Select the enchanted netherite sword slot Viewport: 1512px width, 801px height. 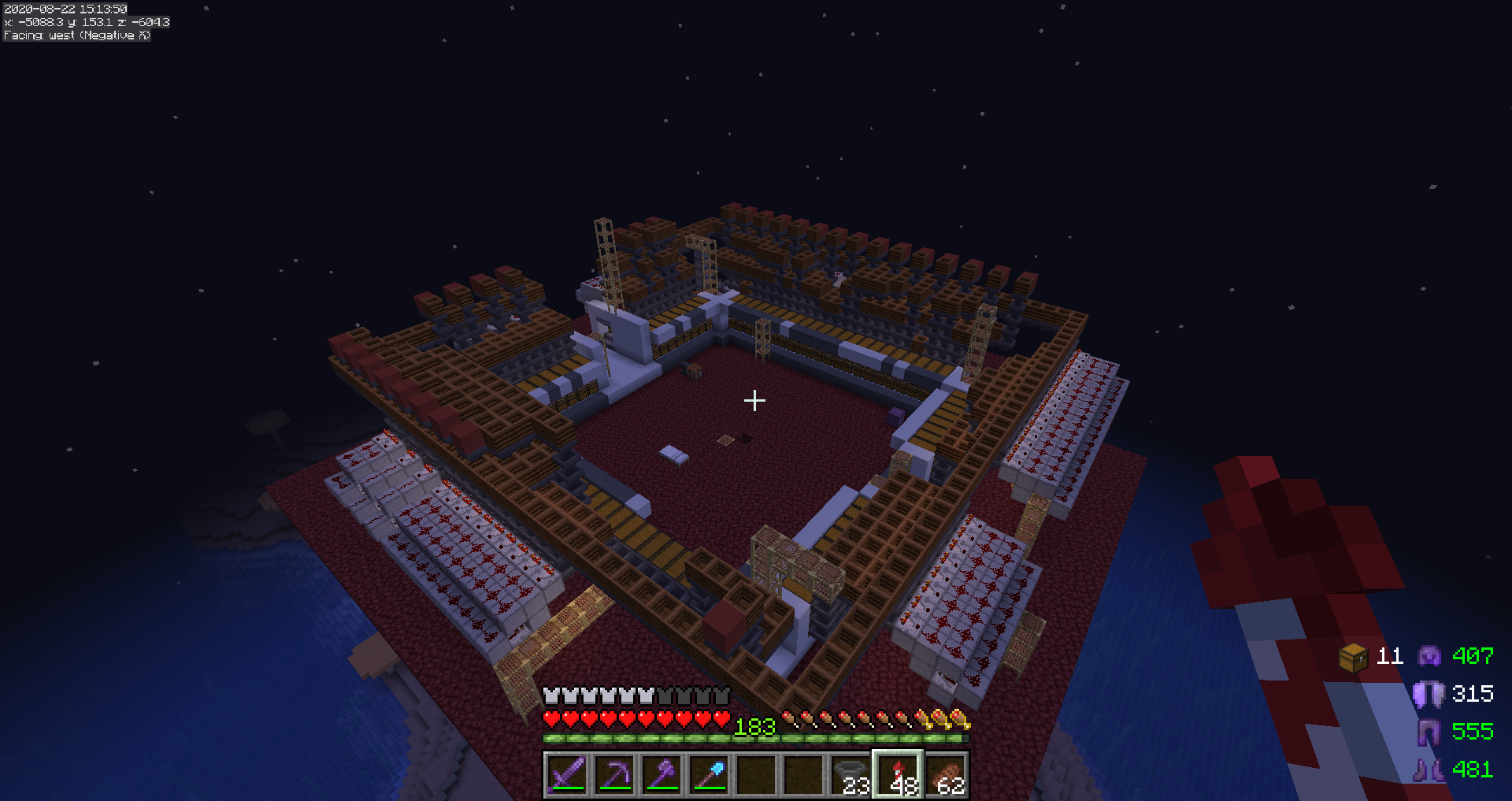(567, 774)
